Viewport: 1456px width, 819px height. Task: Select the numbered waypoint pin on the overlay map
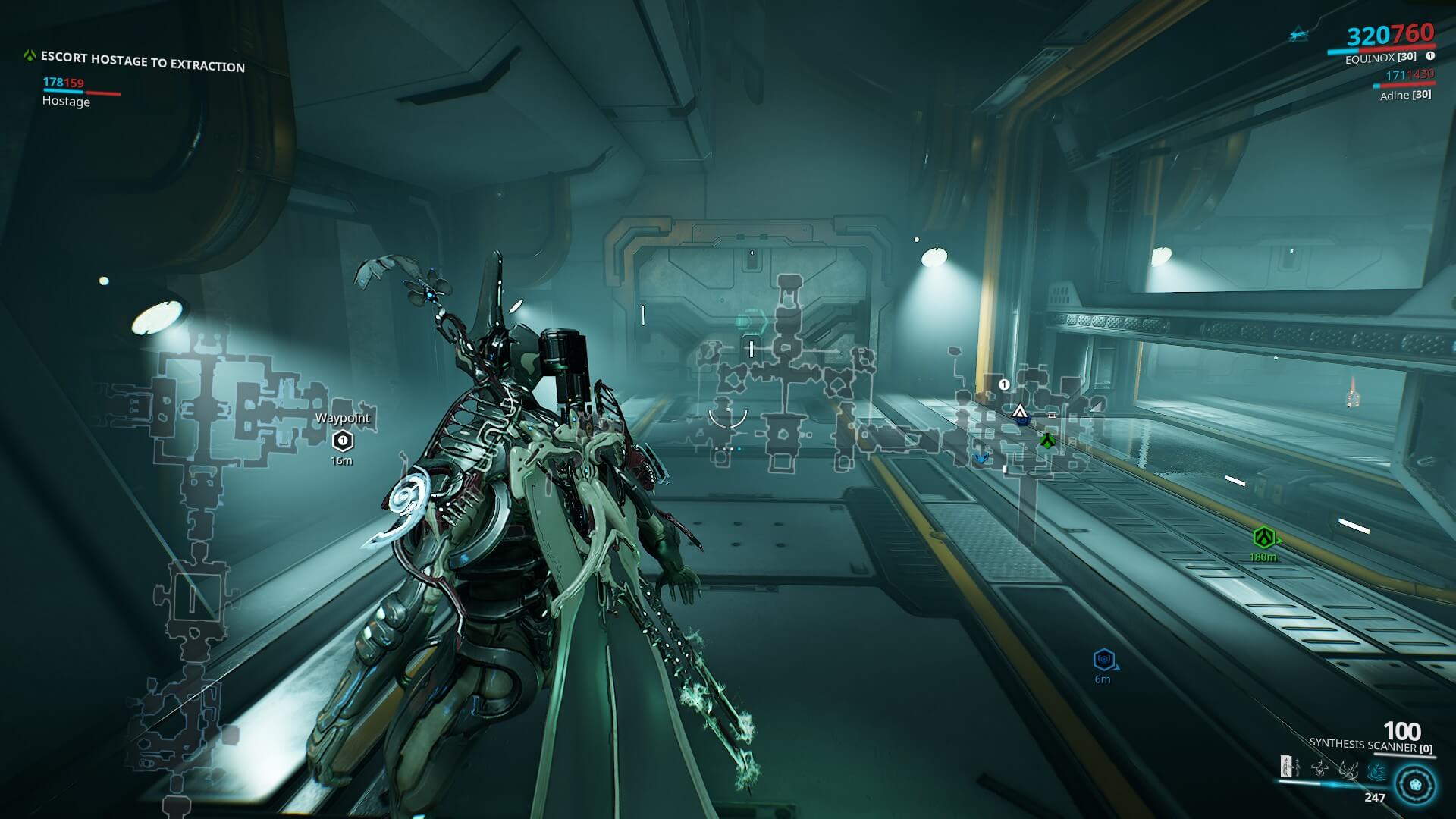[x=1004, y=384]
